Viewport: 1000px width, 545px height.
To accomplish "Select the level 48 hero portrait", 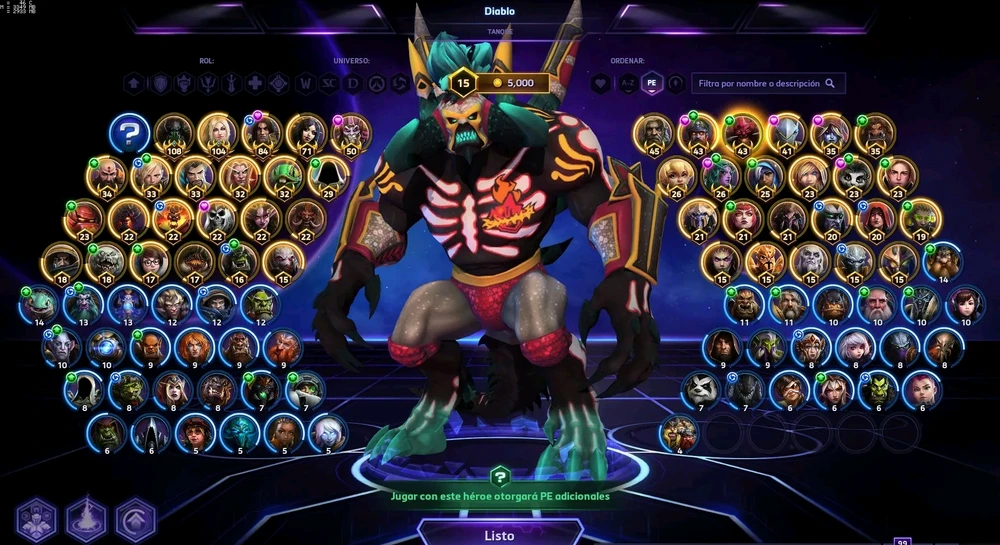I will tap(654, 132).
